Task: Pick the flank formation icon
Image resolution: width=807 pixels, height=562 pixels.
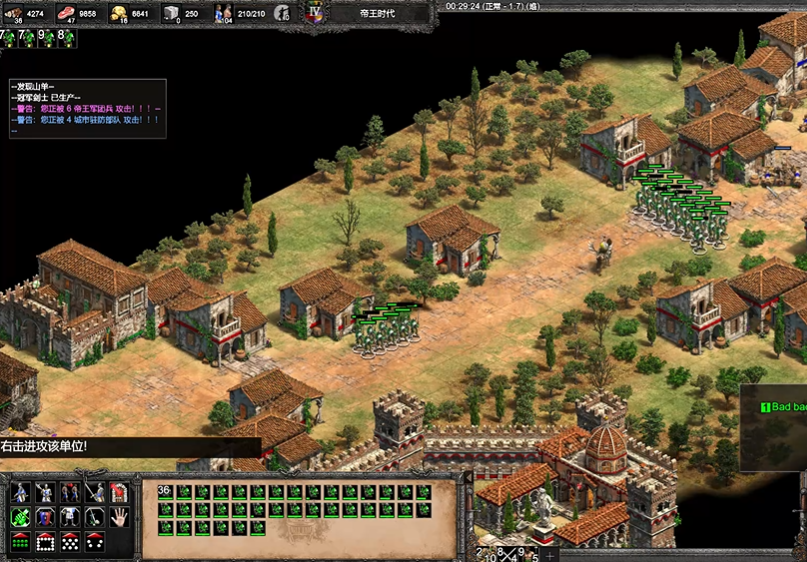Action: point(95,542)
